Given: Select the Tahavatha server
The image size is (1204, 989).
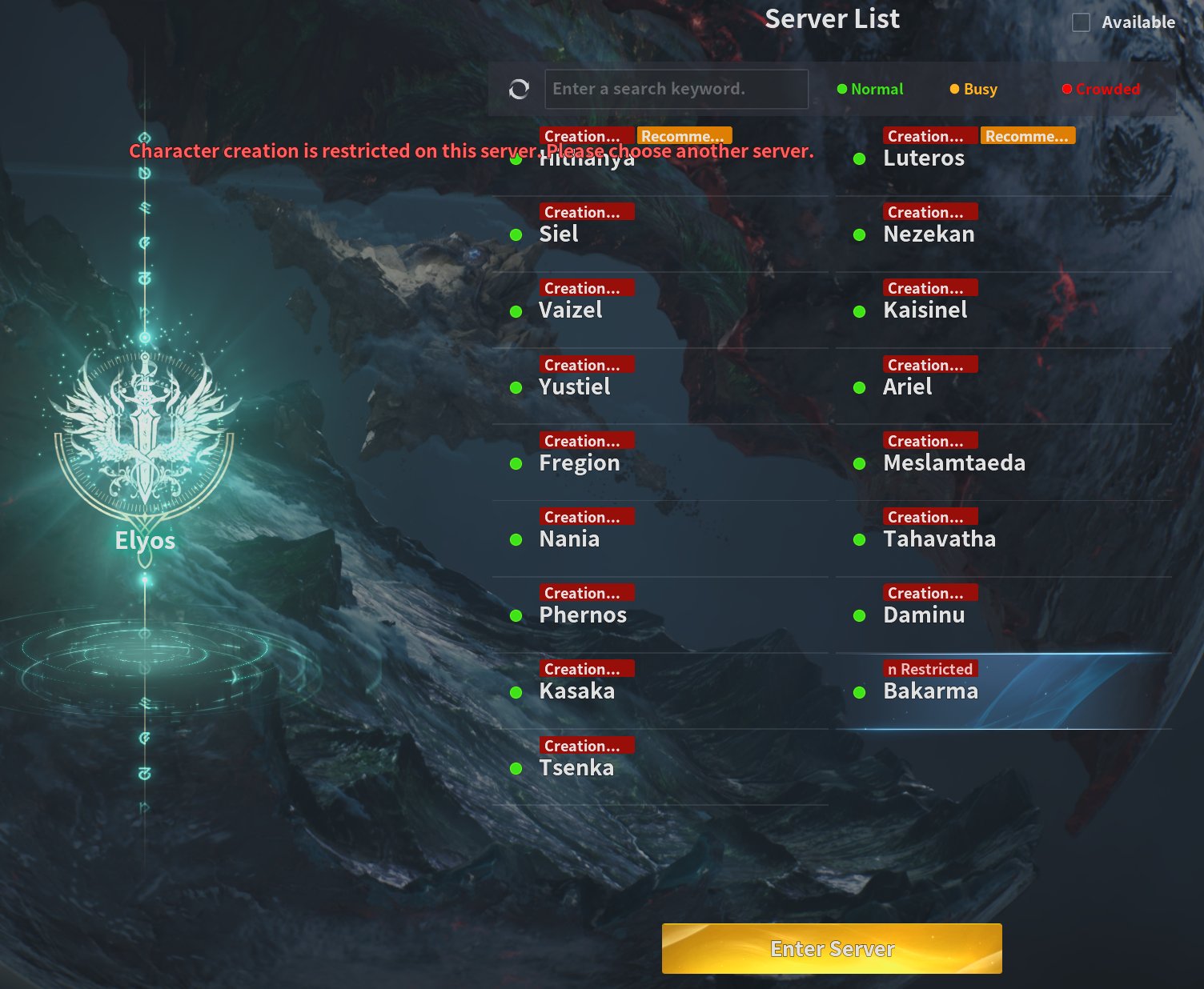Looking at the screenshot, I should click(x=939, y=539).
